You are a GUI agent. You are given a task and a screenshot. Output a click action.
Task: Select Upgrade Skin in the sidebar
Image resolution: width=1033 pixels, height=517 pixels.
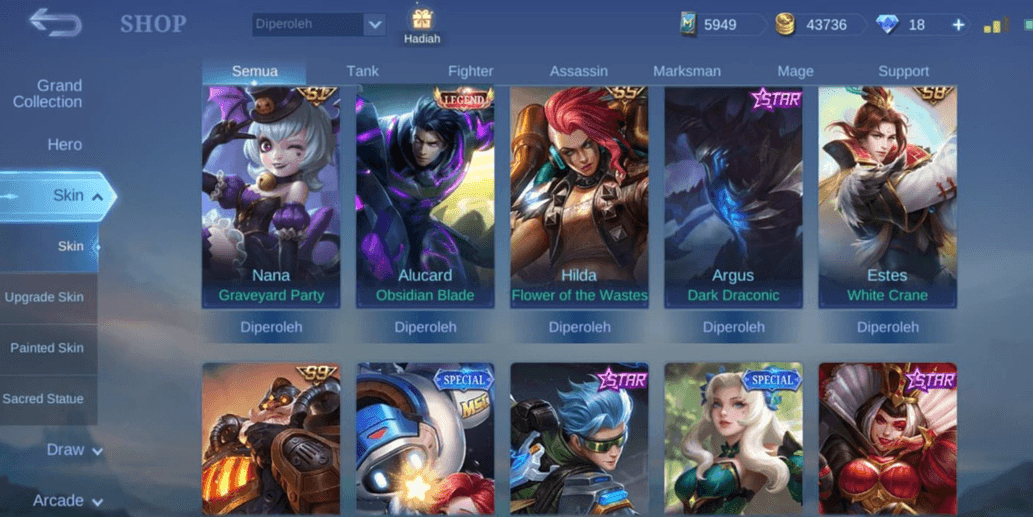point(44,297)
